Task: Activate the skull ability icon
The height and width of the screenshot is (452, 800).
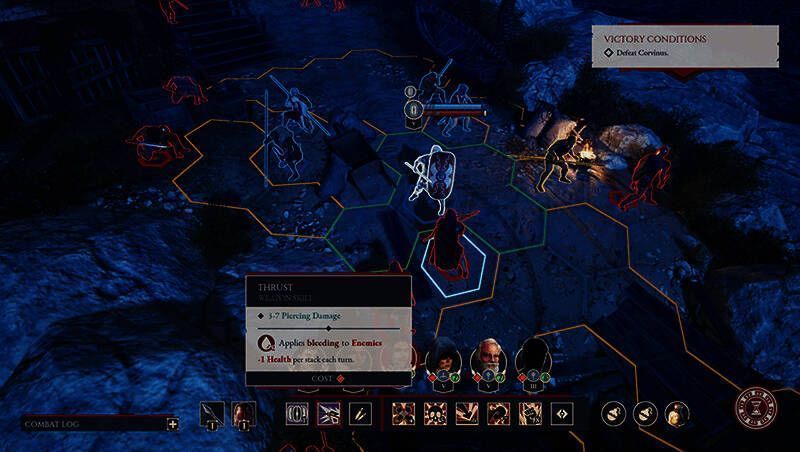Action: point(435,413)
